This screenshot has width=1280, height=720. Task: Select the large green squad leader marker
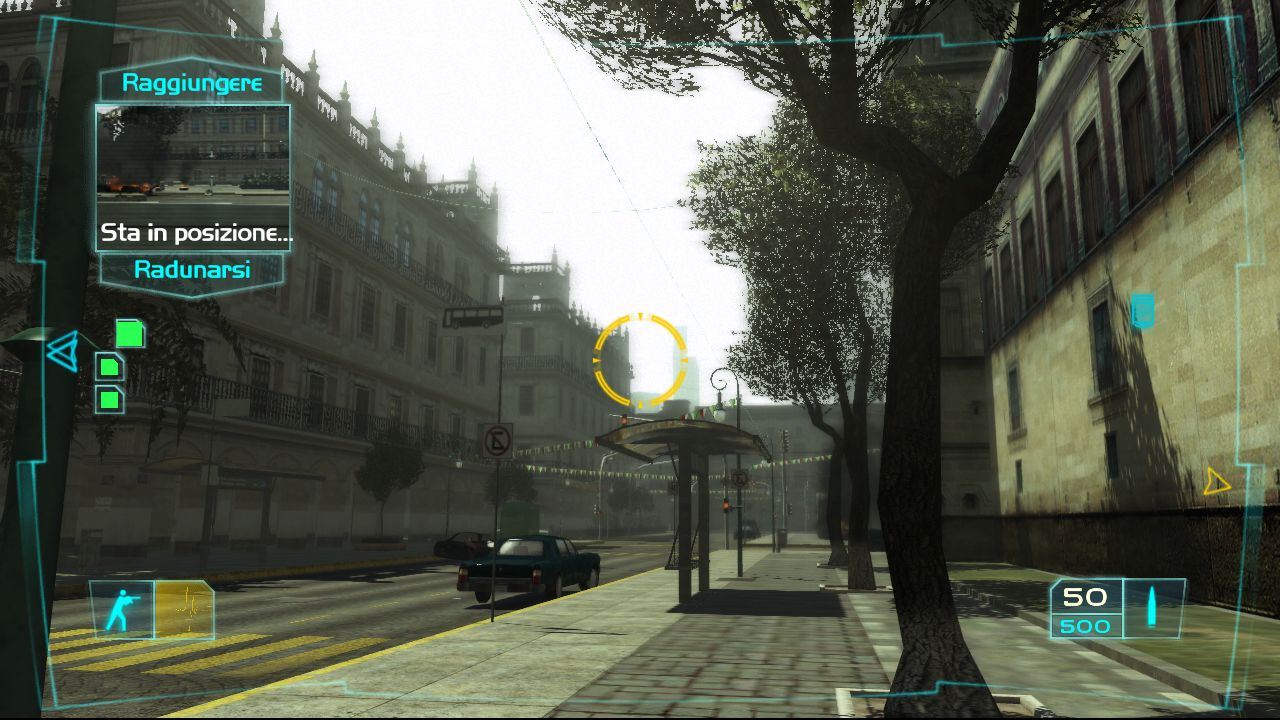(x=129, y=333)
